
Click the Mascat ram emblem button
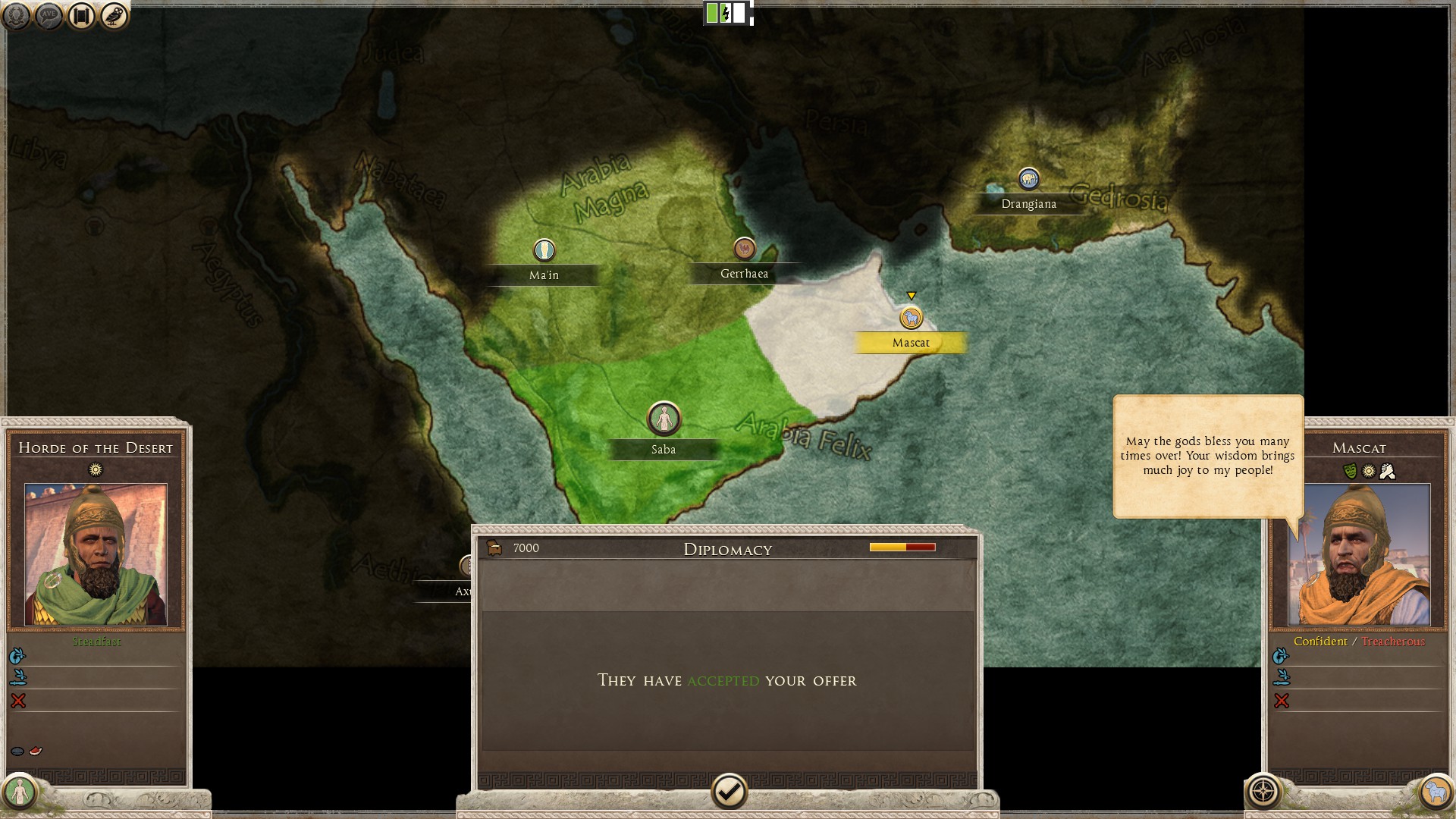coord(1435,792)
